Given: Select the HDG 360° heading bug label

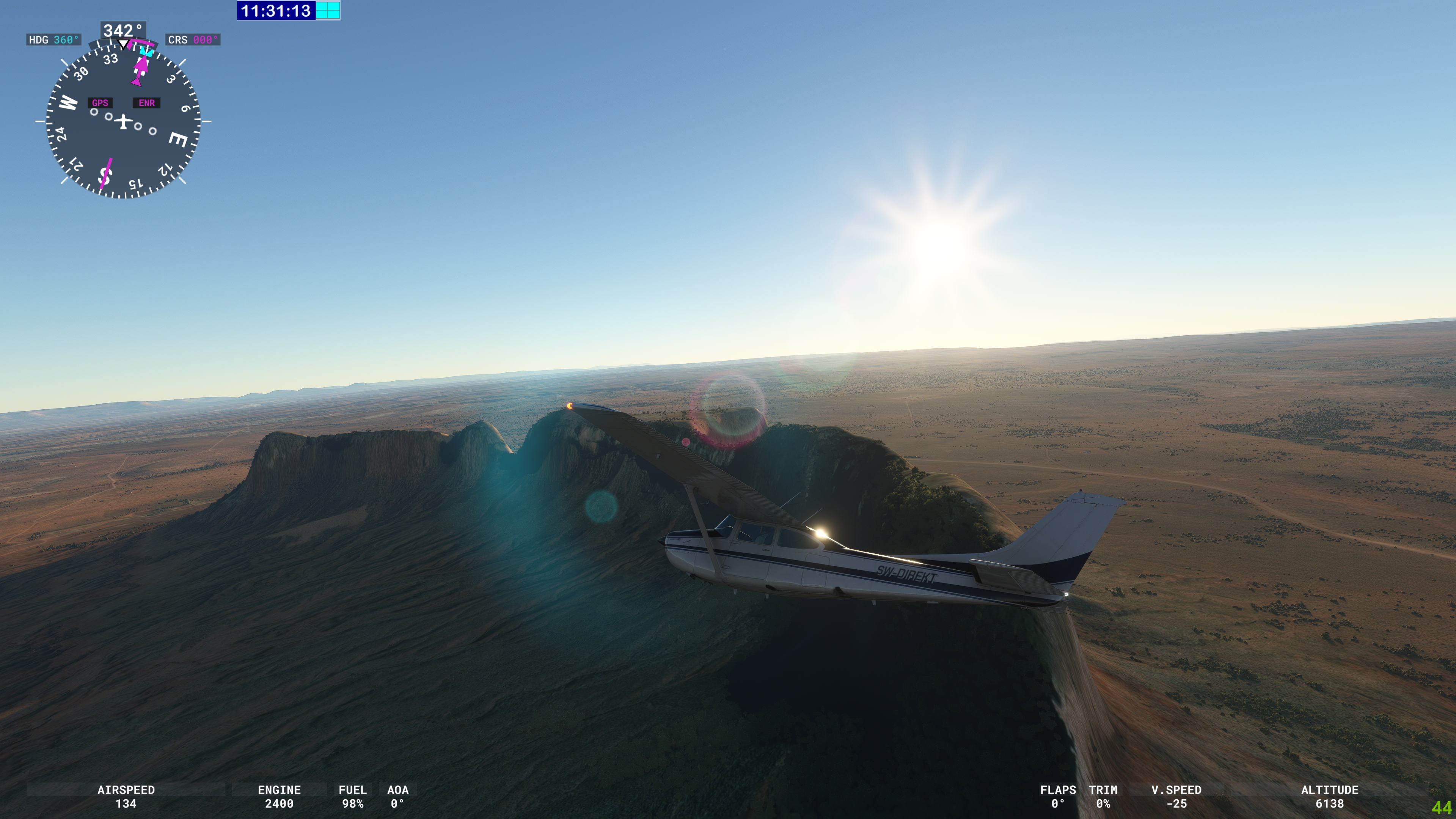Looking at the screenshot, I should tap(54, 39).
